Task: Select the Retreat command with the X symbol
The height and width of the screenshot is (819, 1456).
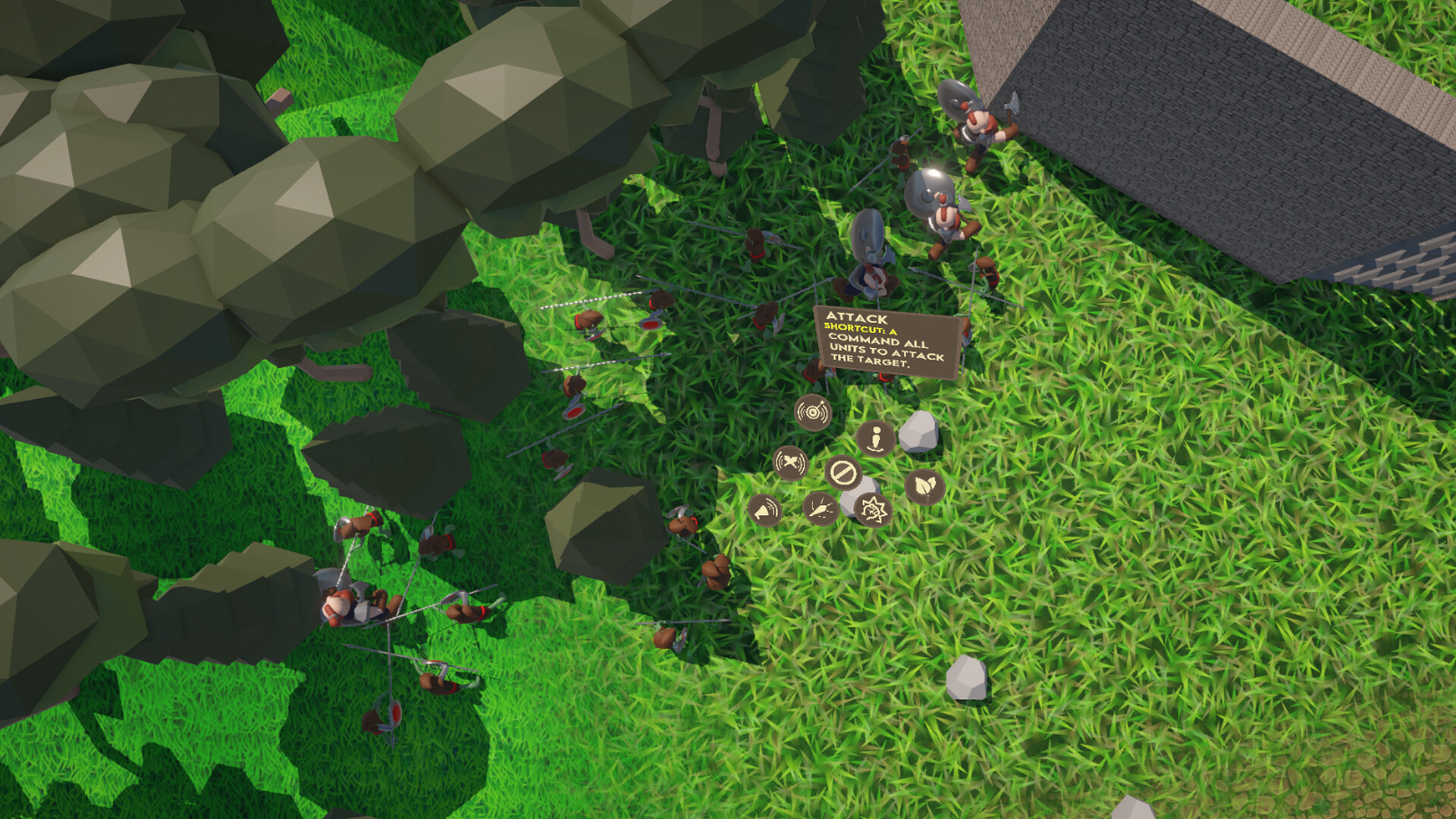Action: click(x=791, y=463)
